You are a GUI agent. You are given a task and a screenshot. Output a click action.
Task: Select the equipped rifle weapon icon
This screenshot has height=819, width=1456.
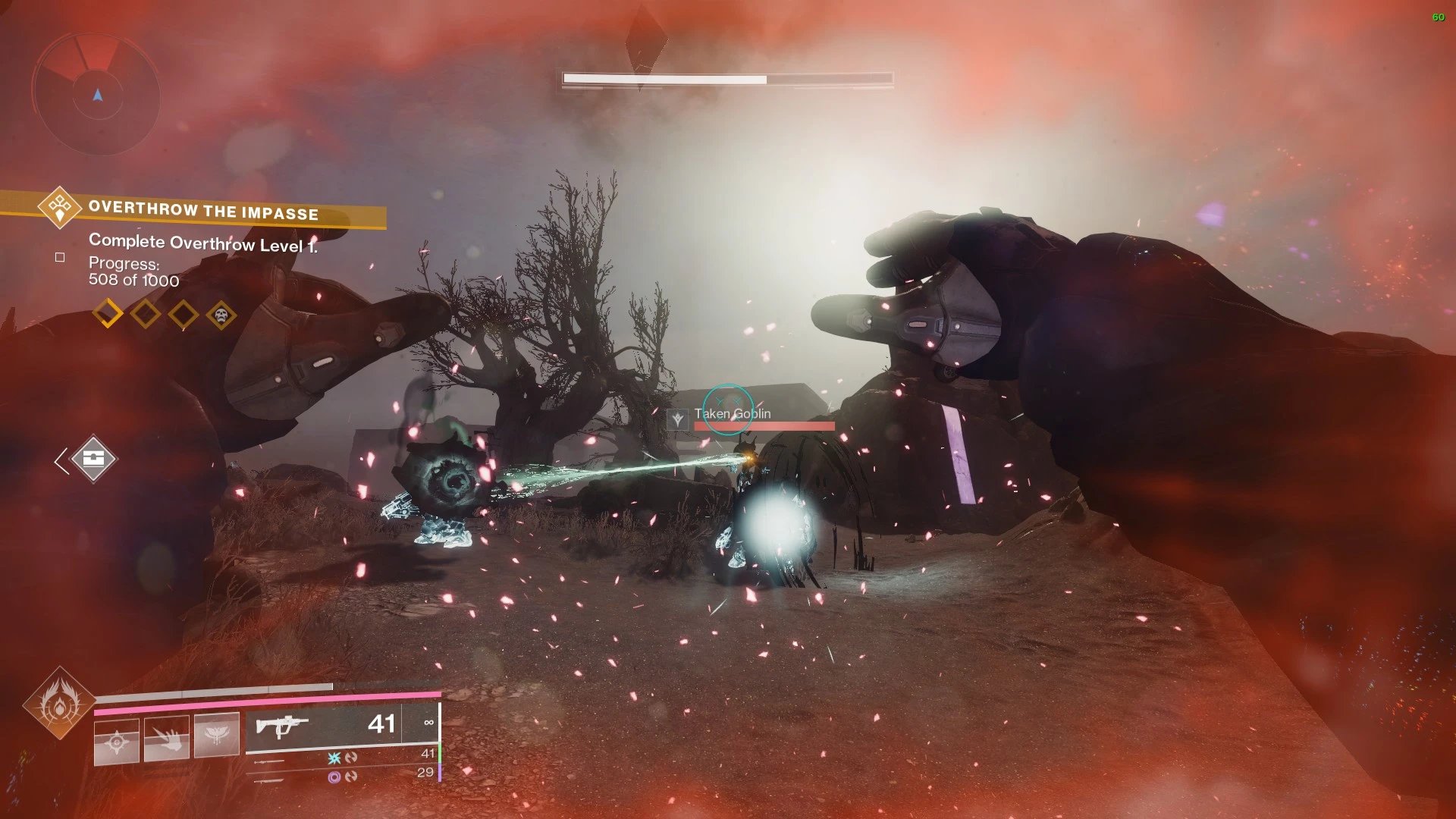click(x=282, y=726)
